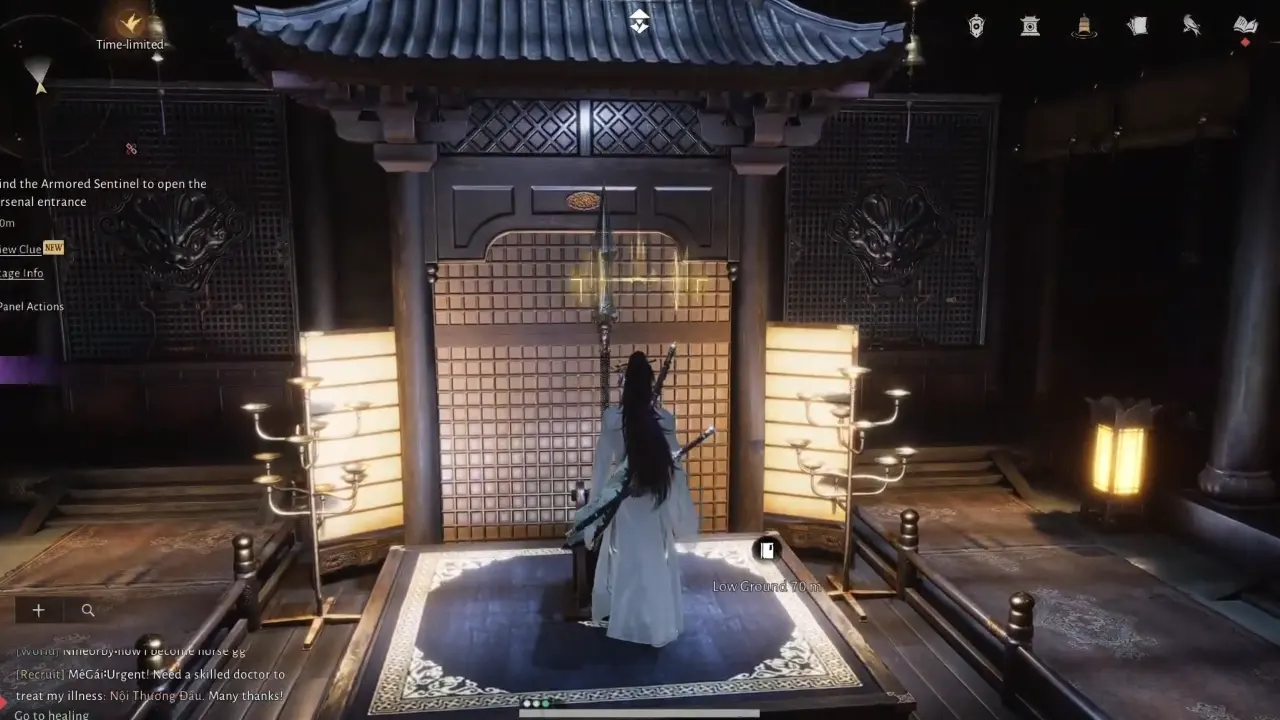Open the shield emblem panel top-right
The width and height of the screenshot is (1280, 720).
tap(976, 25)
